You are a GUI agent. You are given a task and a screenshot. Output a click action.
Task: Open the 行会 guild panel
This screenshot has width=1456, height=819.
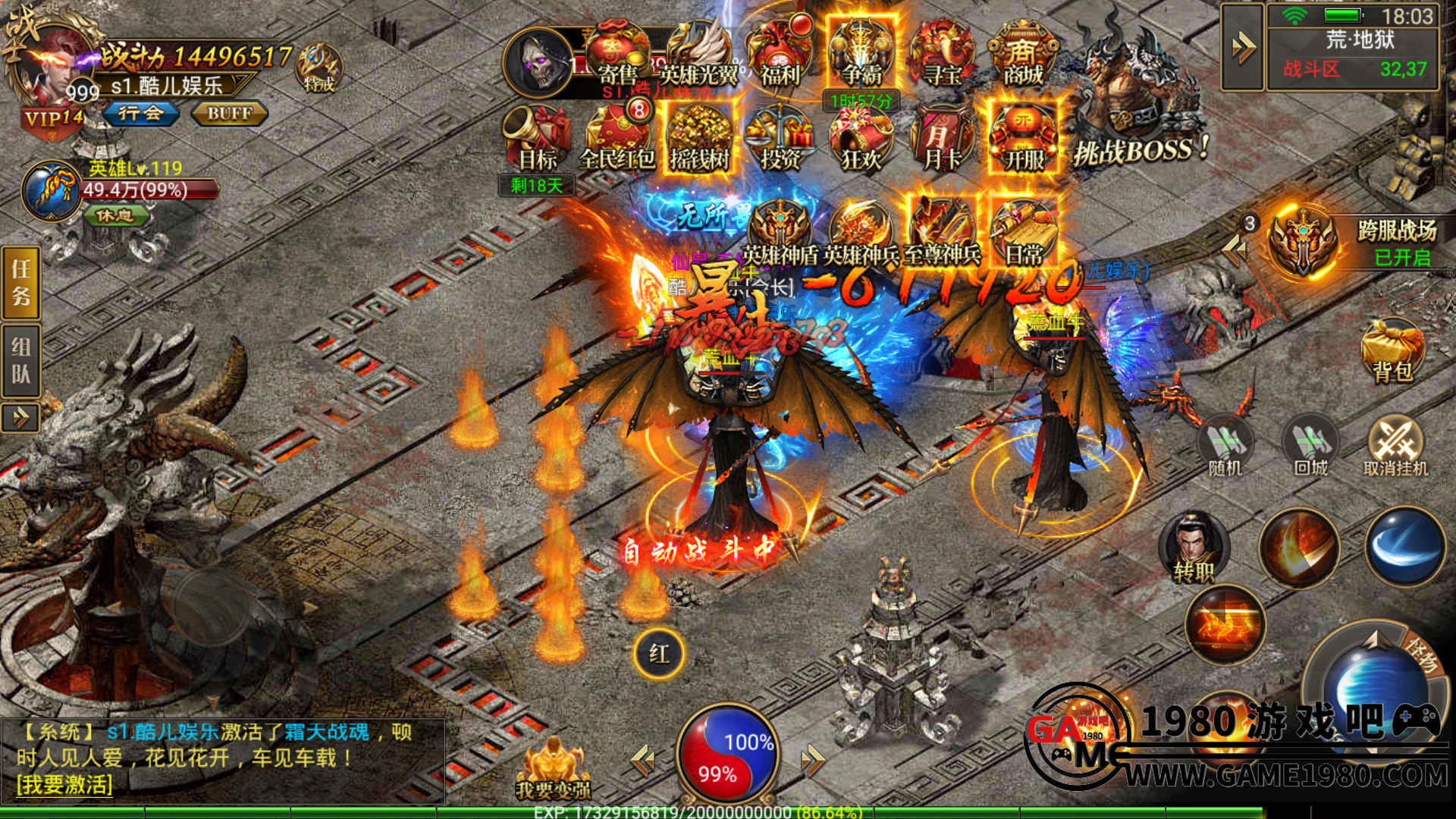pyautogui.click(x=141, y=114)
